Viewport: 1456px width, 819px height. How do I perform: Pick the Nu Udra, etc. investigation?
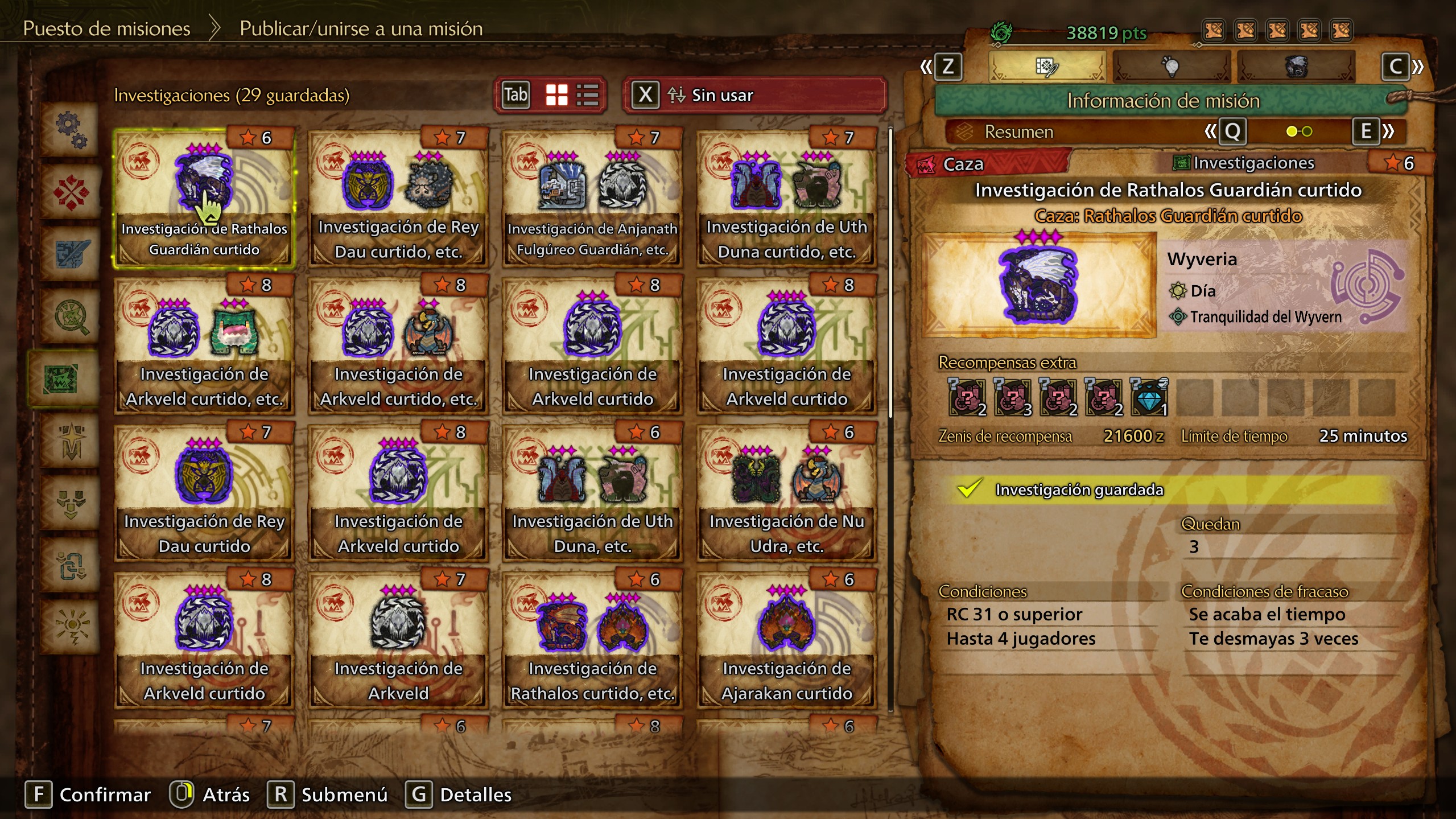point(786,492)
